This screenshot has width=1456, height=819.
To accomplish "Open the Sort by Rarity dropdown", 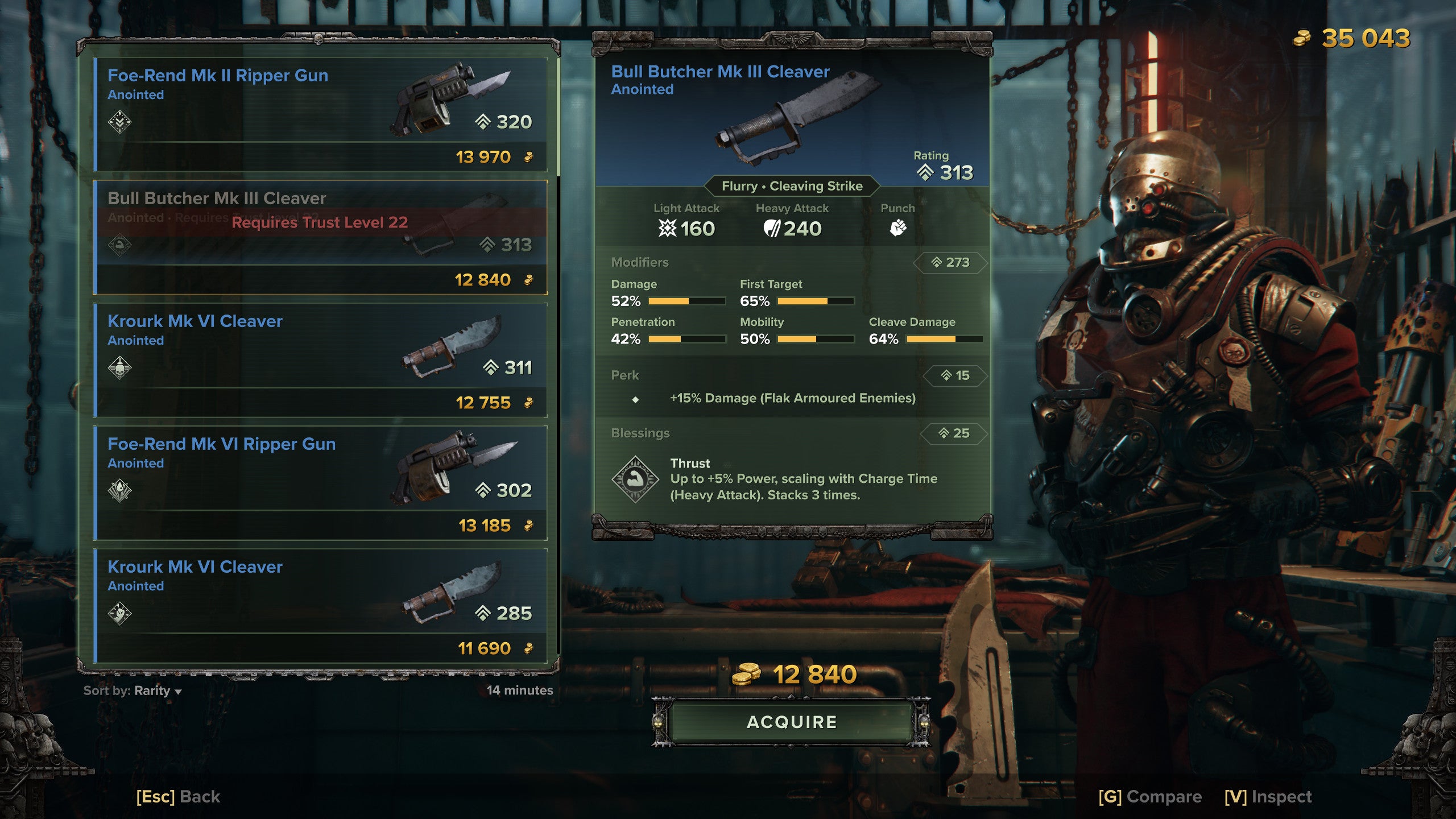I will pos(133,690).
